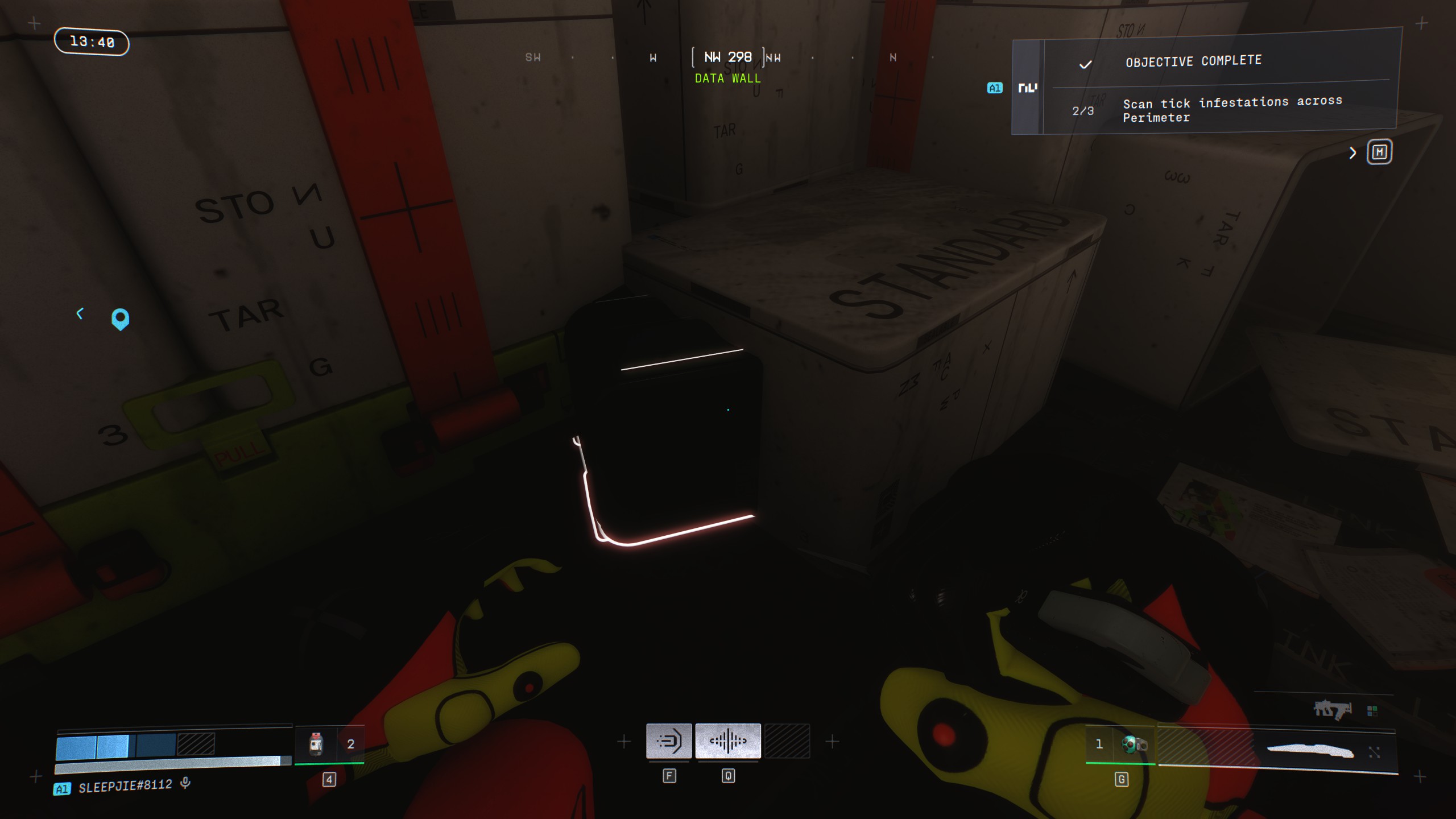Select the green grenade equipment slot

point(1134,744)
